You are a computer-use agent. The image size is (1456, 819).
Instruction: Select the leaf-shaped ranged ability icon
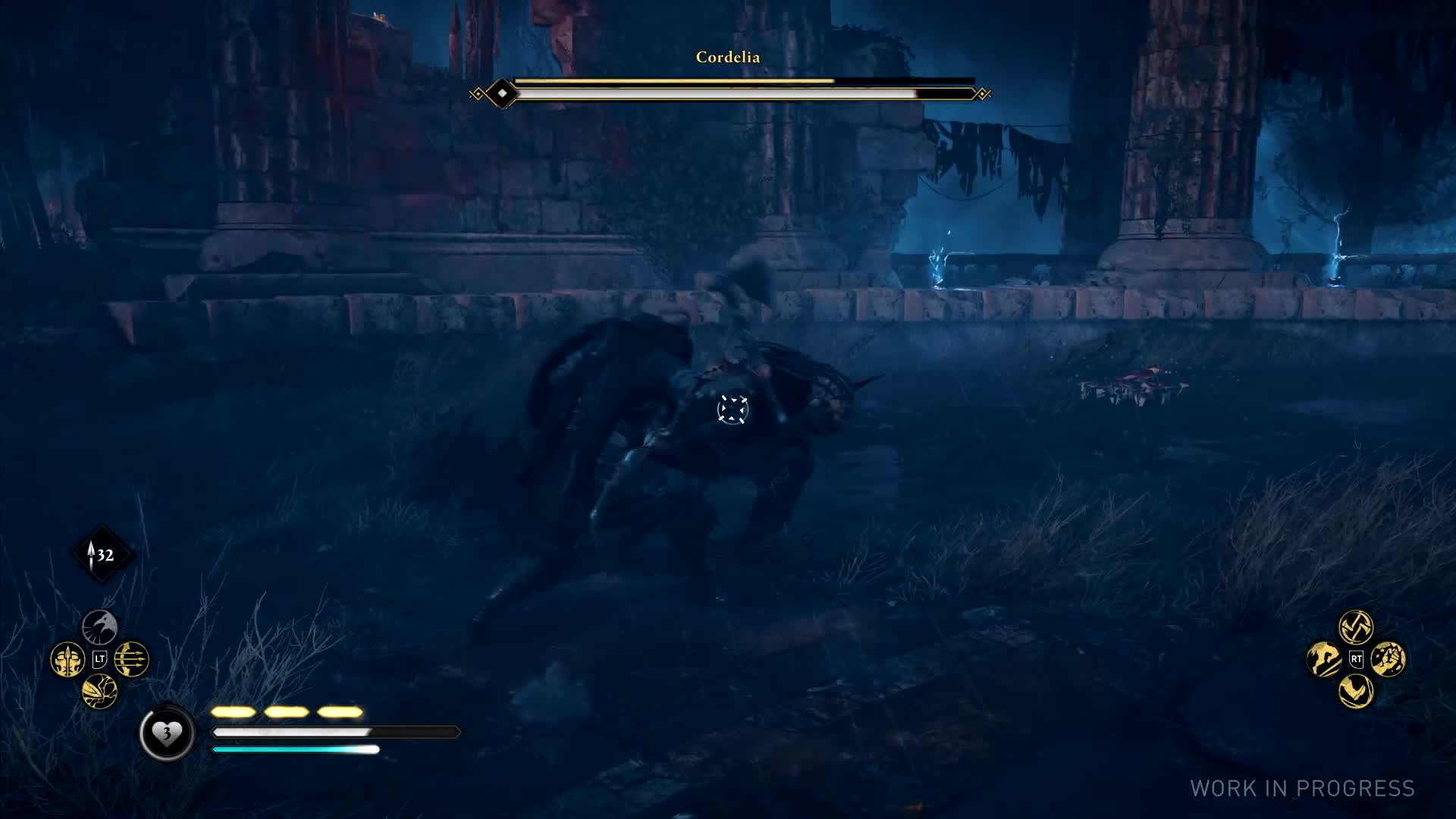(99, 691)
